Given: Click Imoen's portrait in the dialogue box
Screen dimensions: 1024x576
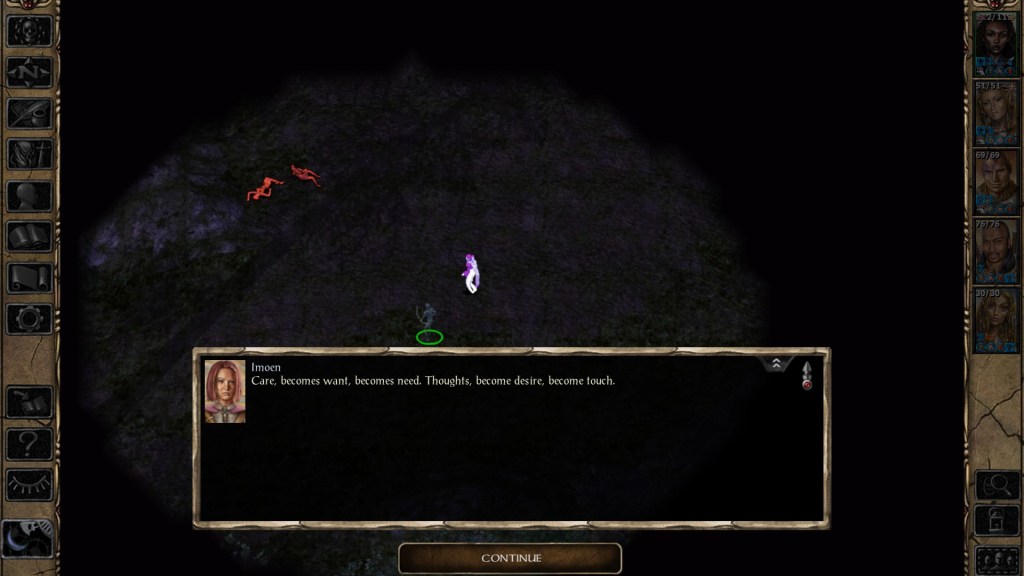Looking at the screenshot, I should 225,391.
